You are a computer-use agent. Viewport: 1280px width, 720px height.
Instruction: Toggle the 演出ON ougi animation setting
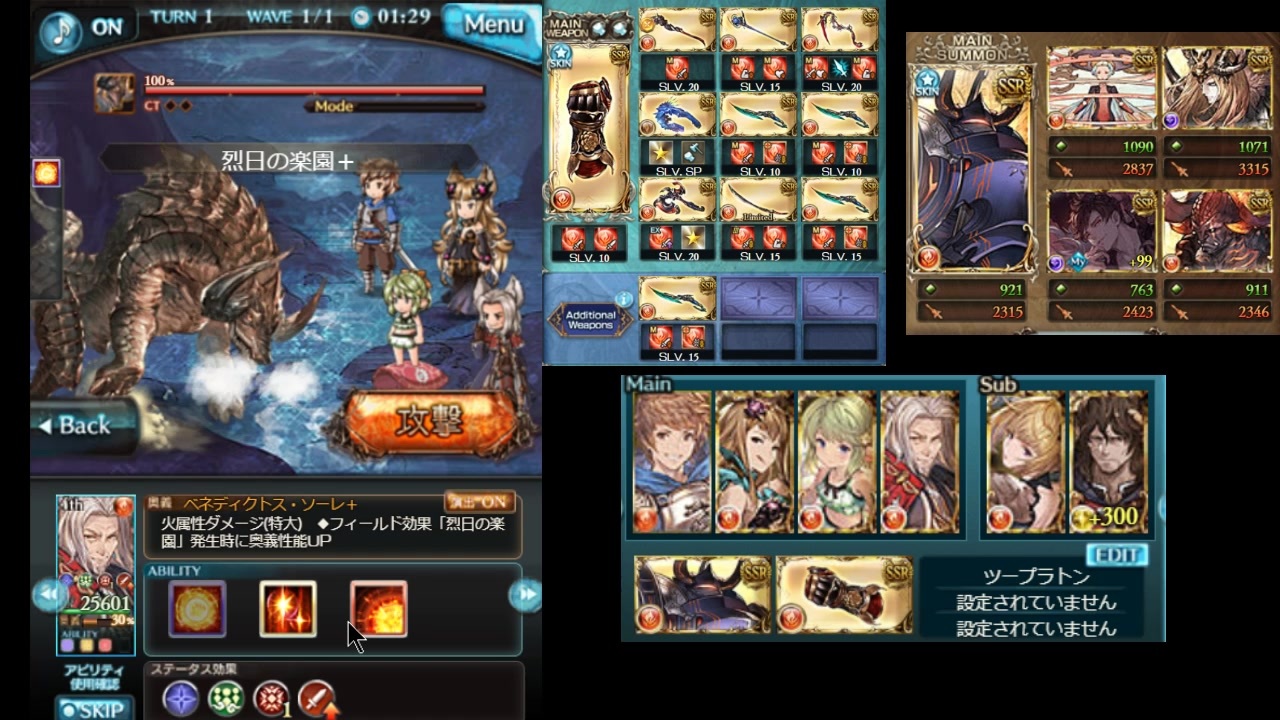pyautogui.click(x=479, y=502)
